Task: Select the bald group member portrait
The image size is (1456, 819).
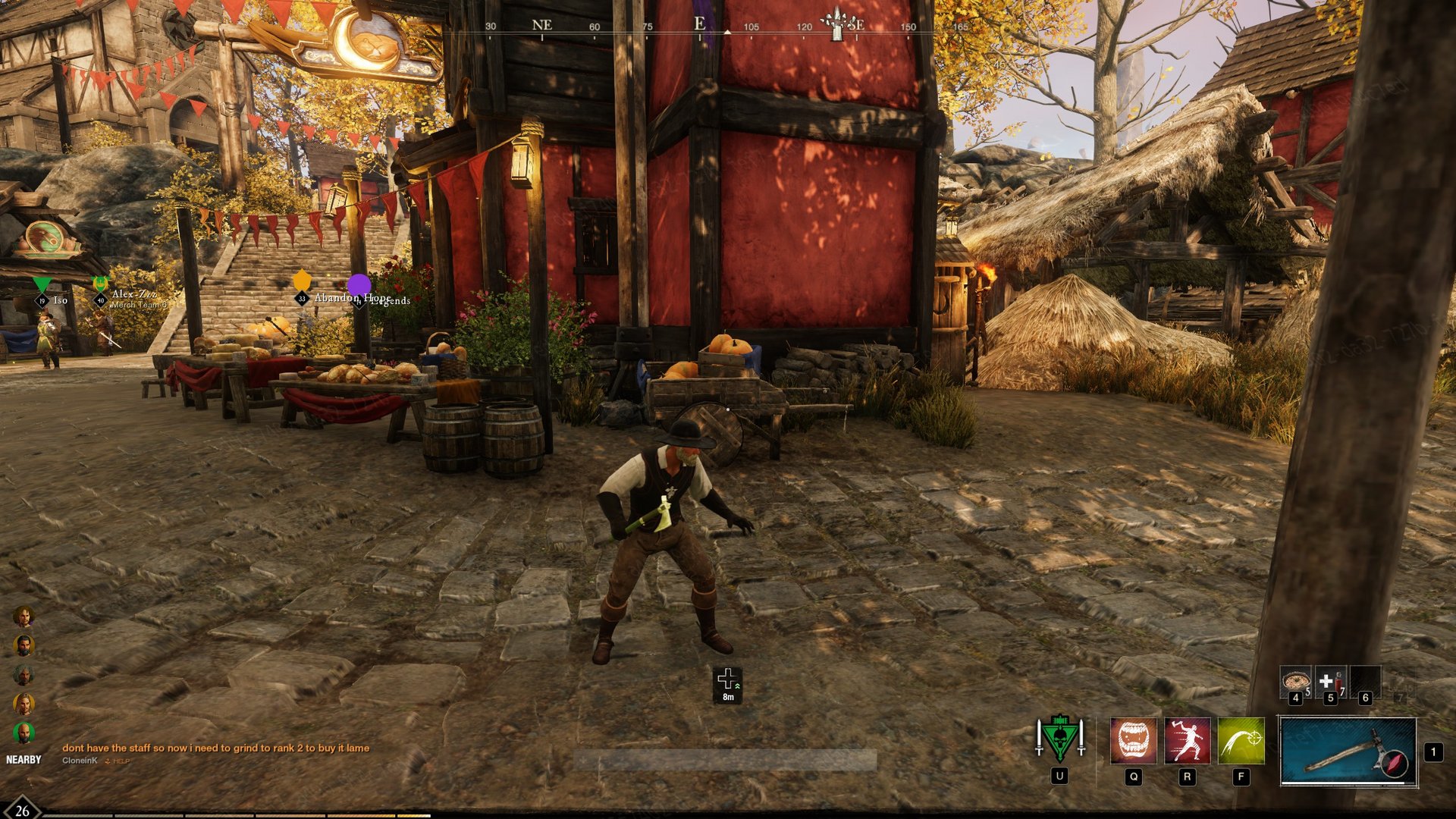Action: pyautogui.click(x=24, y=733)
